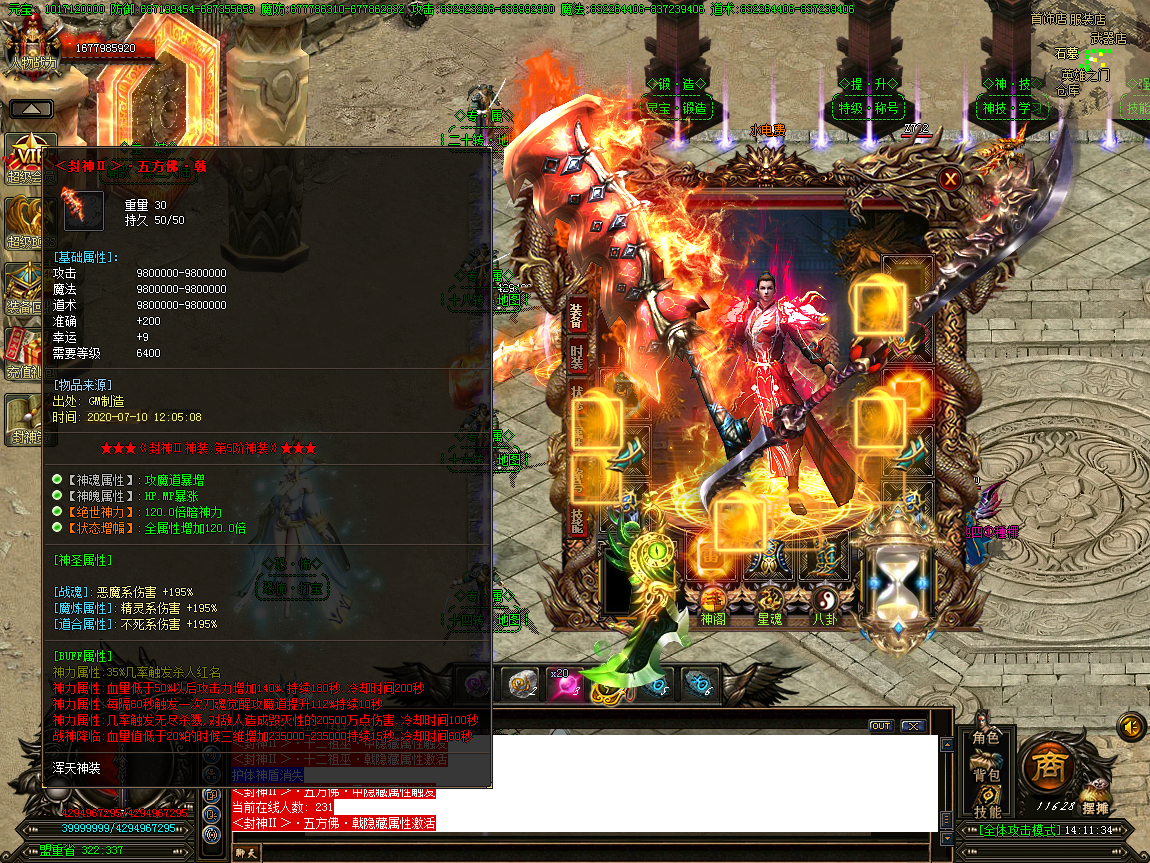Close the character equipment panel

(950, 179)
